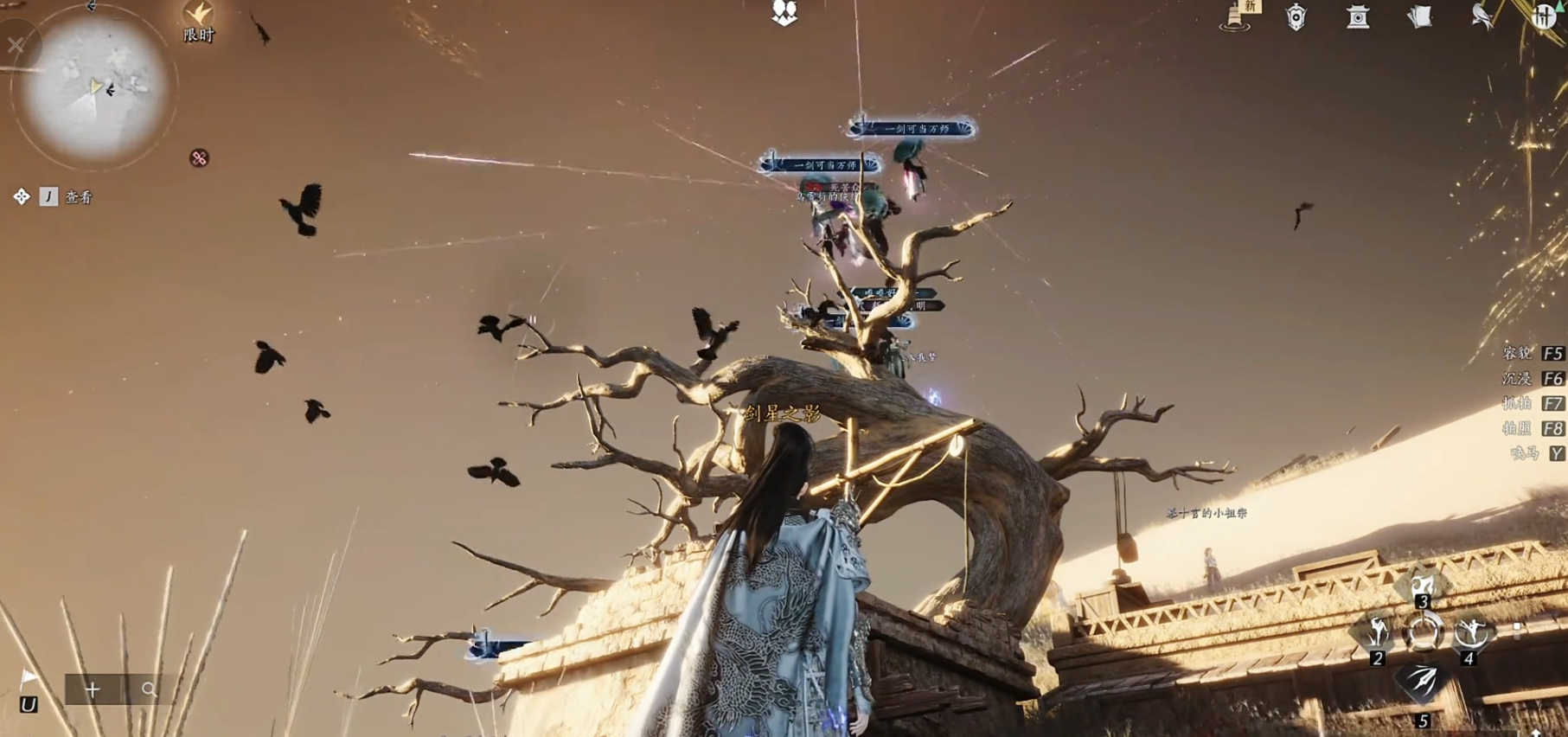Click the magnifying glass search button
Image resolution: width=1568 pixels, height=737 pixels.
pos(150,689)
